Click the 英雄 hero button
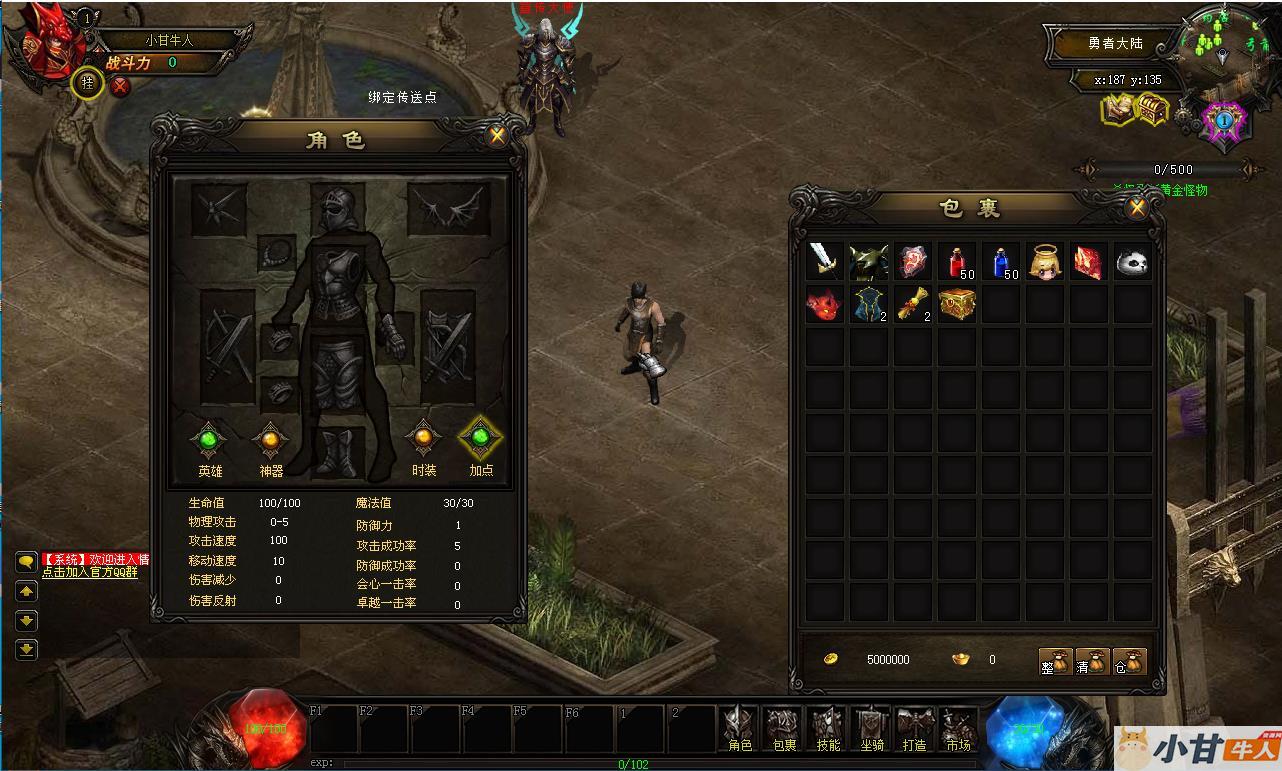The image size is (1282, 771). pyautogui.click(x=209, y=440)
